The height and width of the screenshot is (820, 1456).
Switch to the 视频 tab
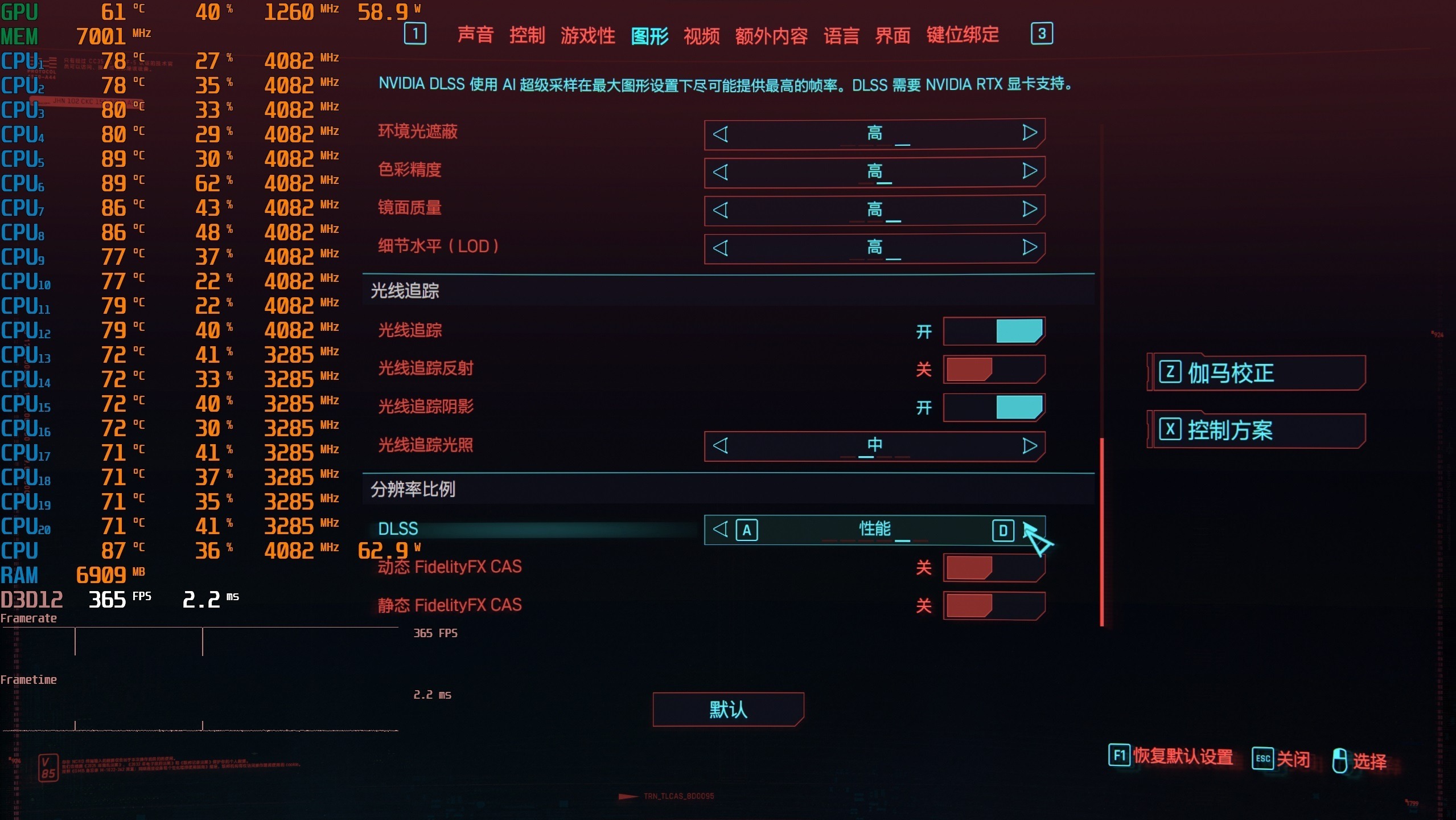click(702, 35)
